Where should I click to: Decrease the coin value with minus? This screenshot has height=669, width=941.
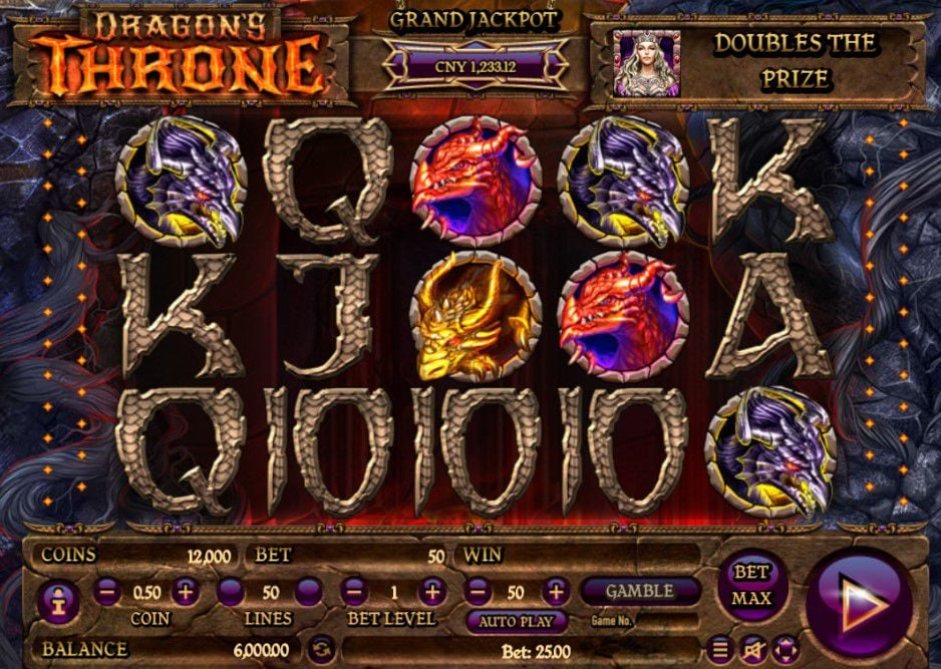point(108,592)
